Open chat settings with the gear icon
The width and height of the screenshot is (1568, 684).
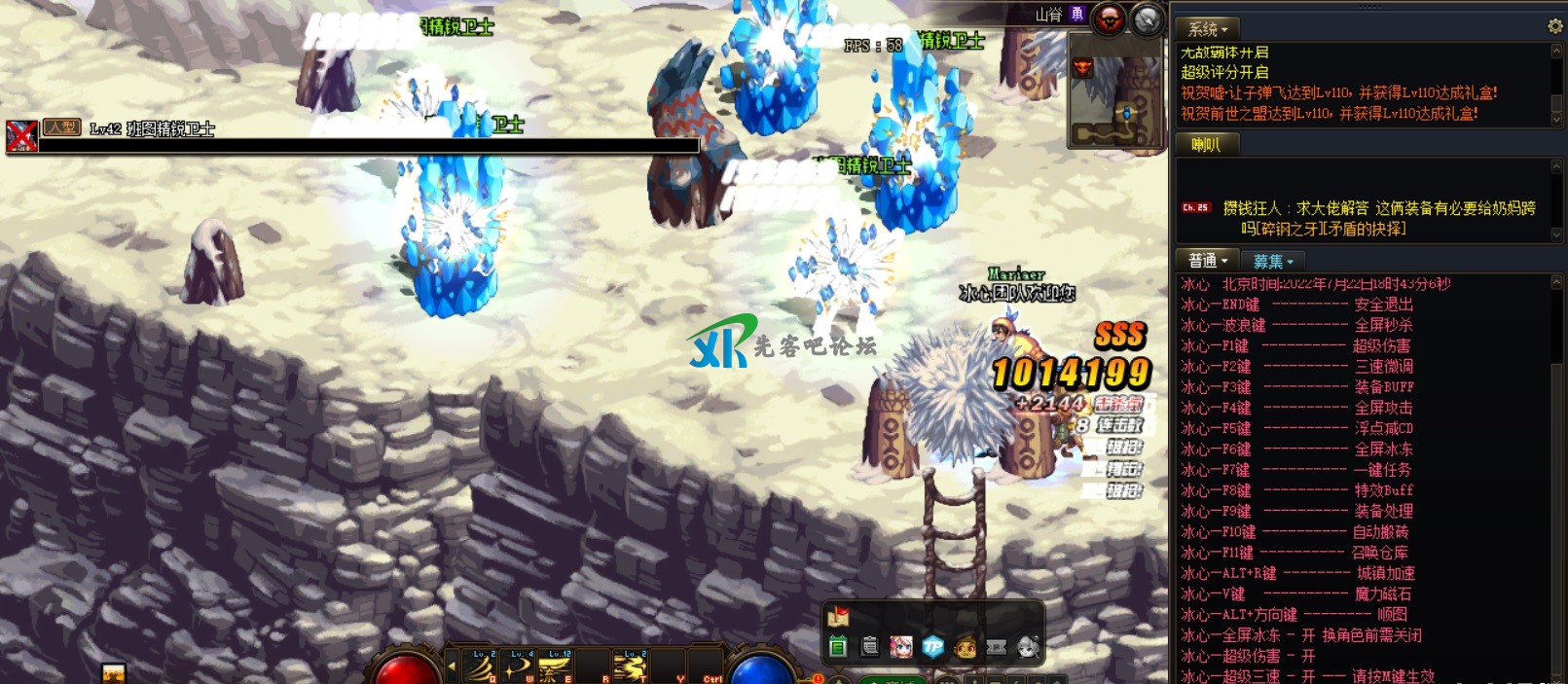(x=1554, y=27)
